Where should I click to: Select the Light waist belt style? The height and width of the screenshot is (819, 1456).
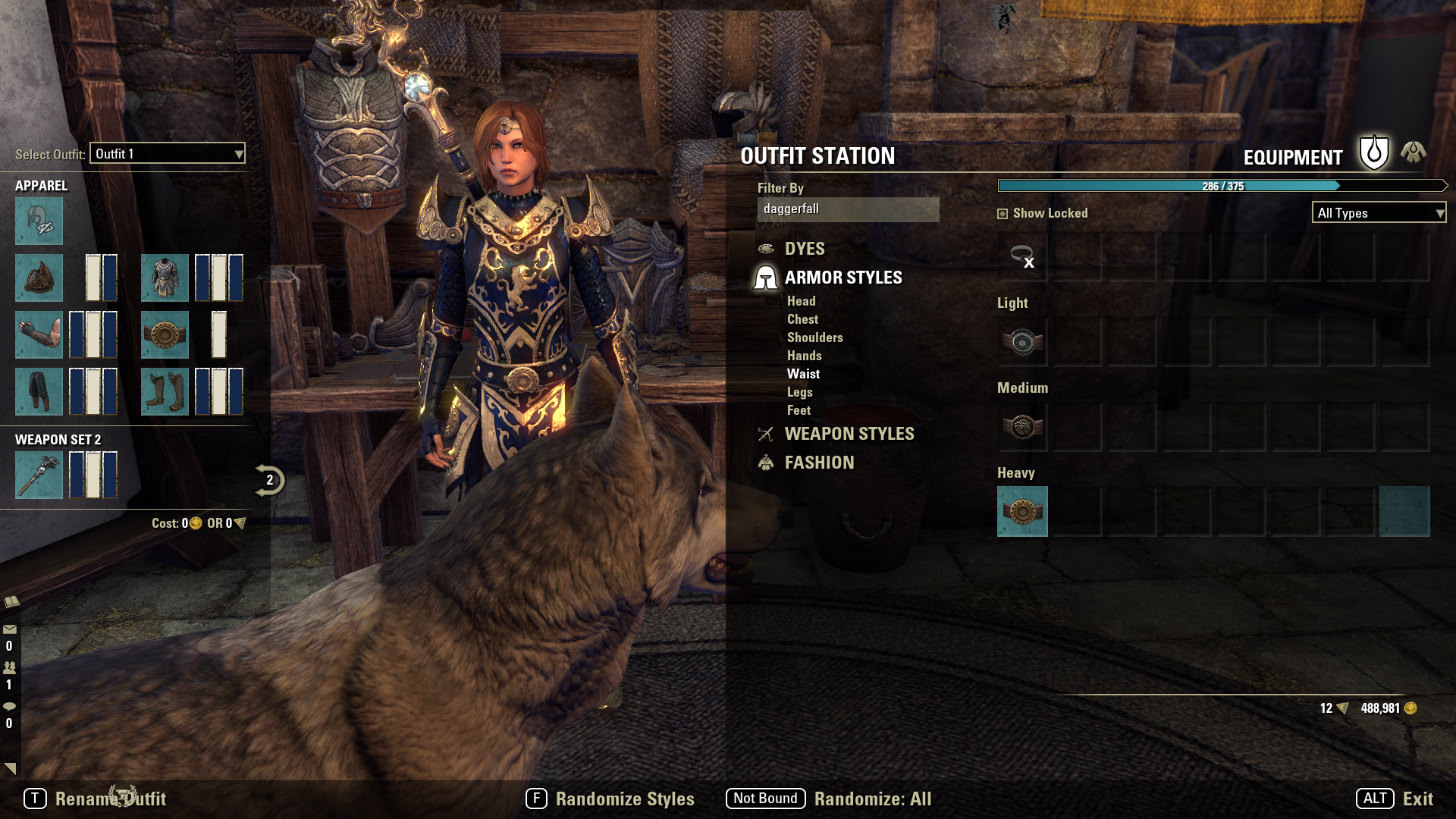[x=1022, y=342]
